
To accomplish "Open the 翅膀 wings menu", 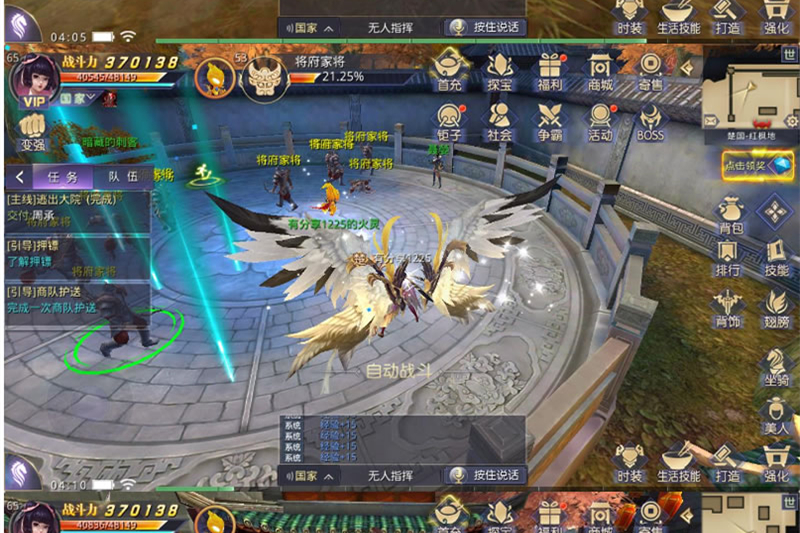I will (776, 306).
